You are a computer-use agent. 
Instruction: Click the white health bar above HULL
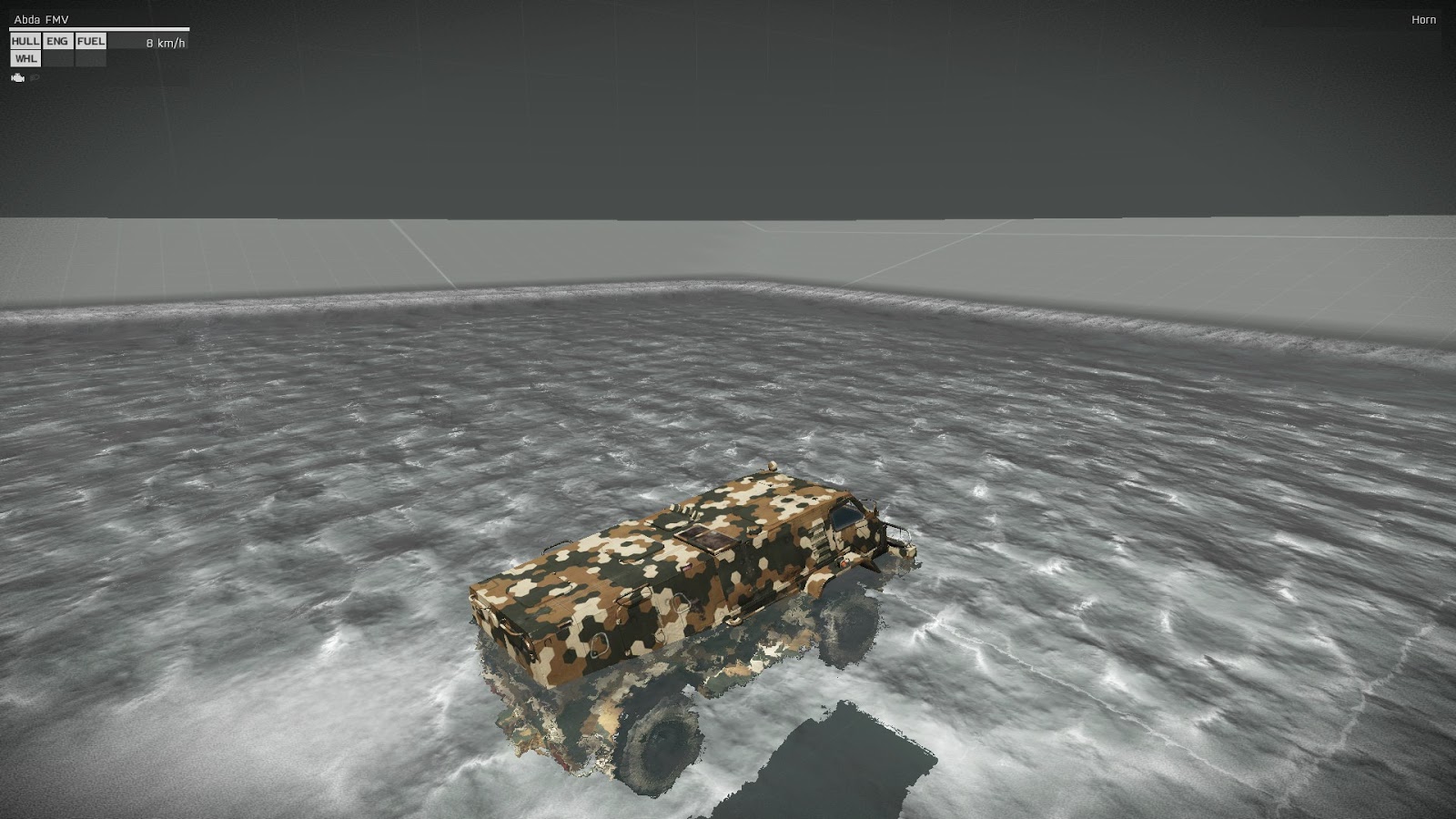click(99, 28)
